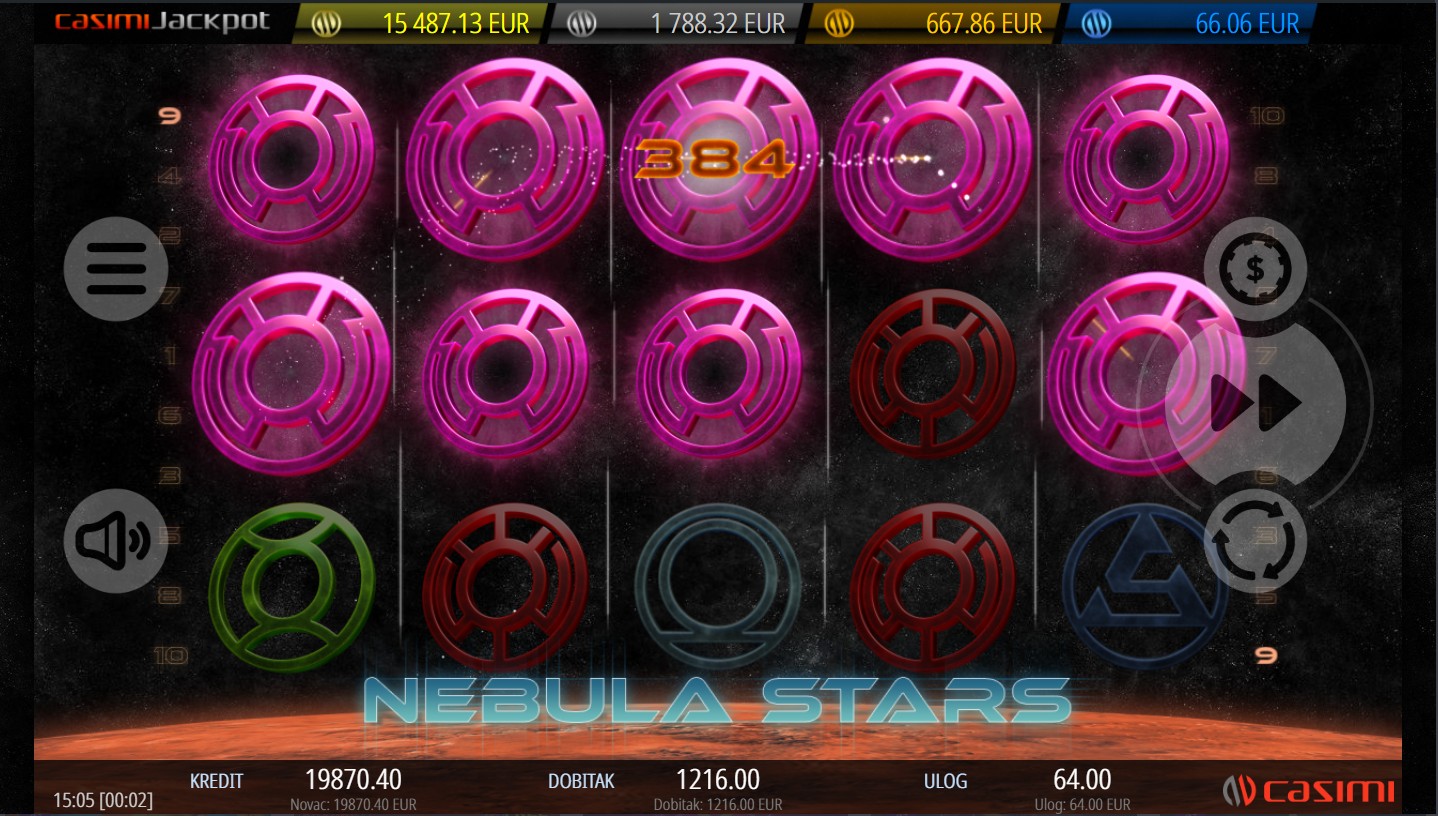Image resolution: width=1438 pixels, height=816 pixels.
Task: Select the blue 66.06 EUR jackpot
Action: pyautogui.click(x=1190, y=23)
